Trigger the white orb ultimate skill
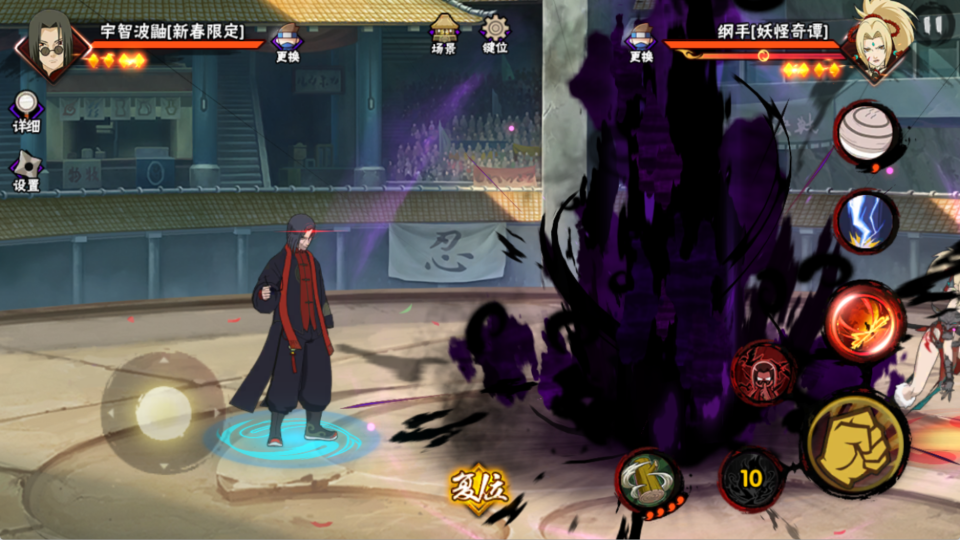960x540 pixels. point(864,135)
